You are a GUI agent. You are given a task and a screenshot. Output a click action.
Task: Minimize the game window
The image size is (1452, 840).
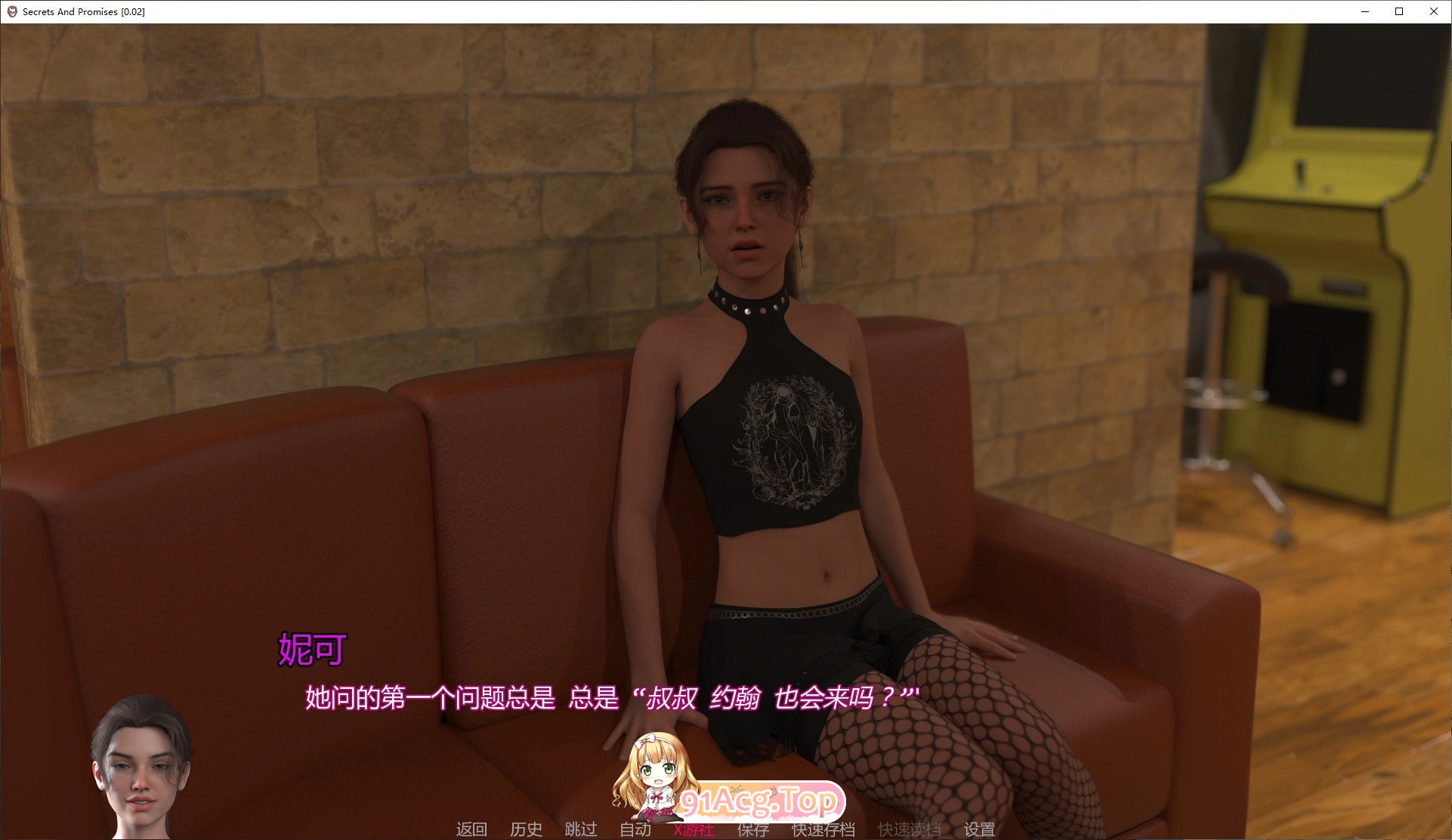pos(1364,11)
